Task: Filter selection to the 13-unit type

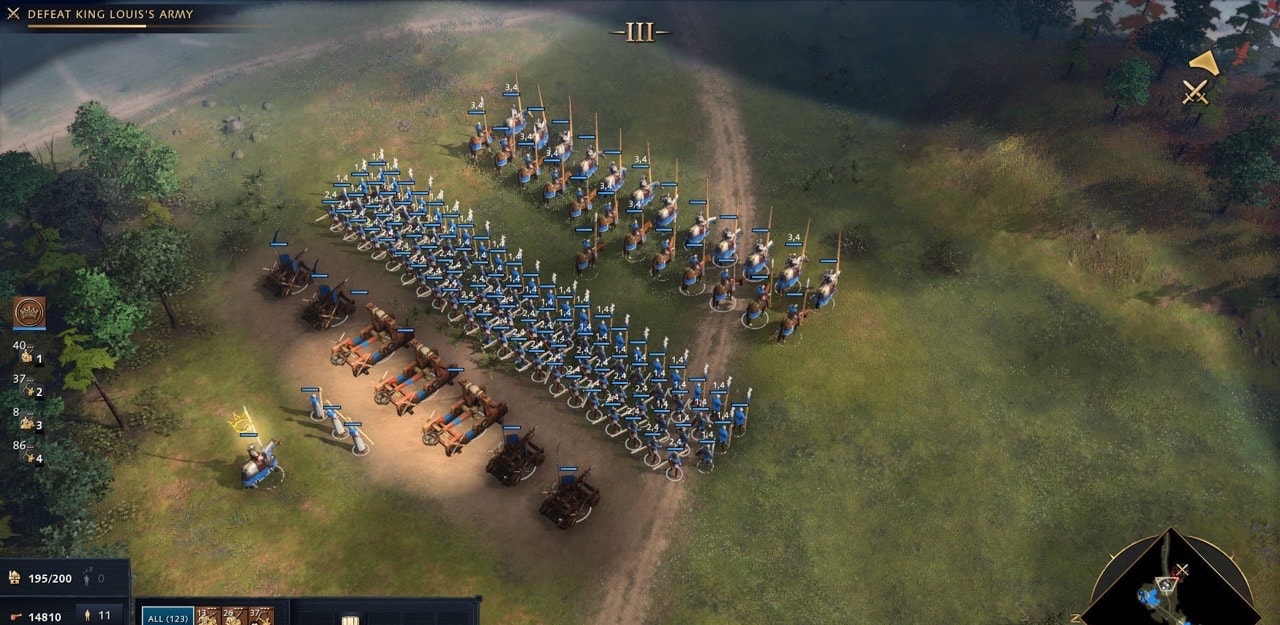Action: pos(207,615)
